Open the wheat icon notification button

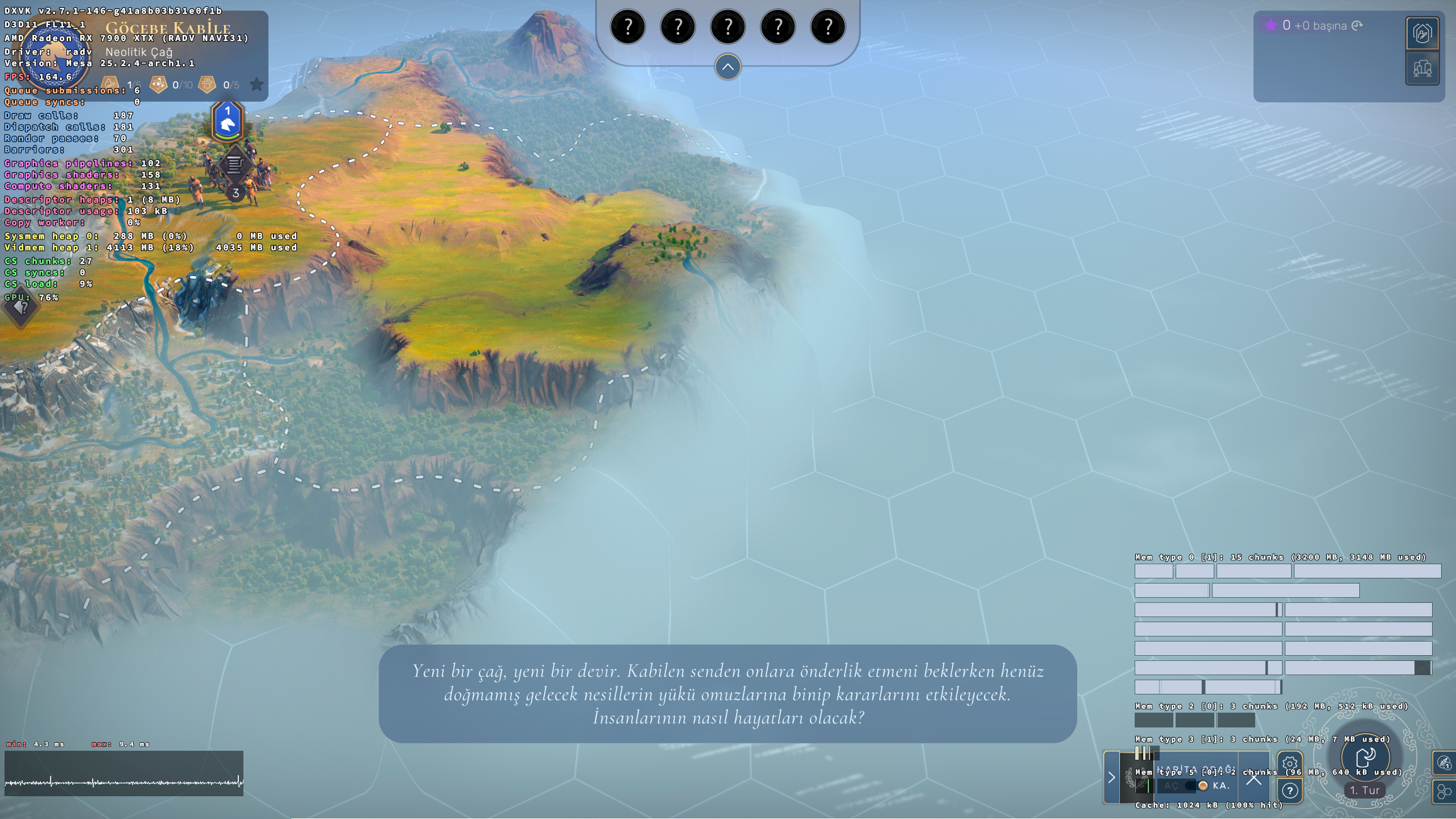pos(1443,763)
